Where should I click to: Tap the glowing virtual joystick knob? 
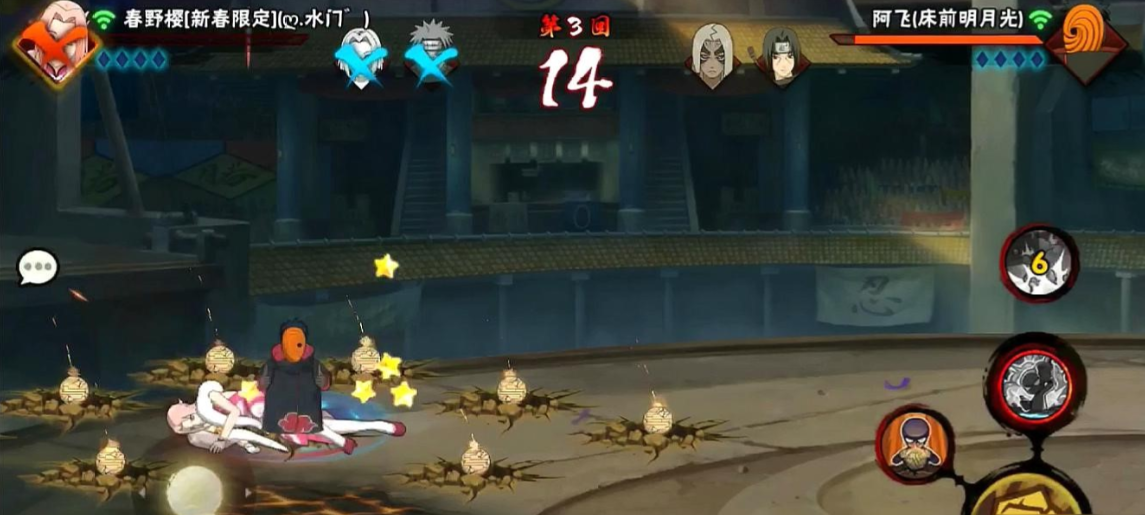(194, 490)
